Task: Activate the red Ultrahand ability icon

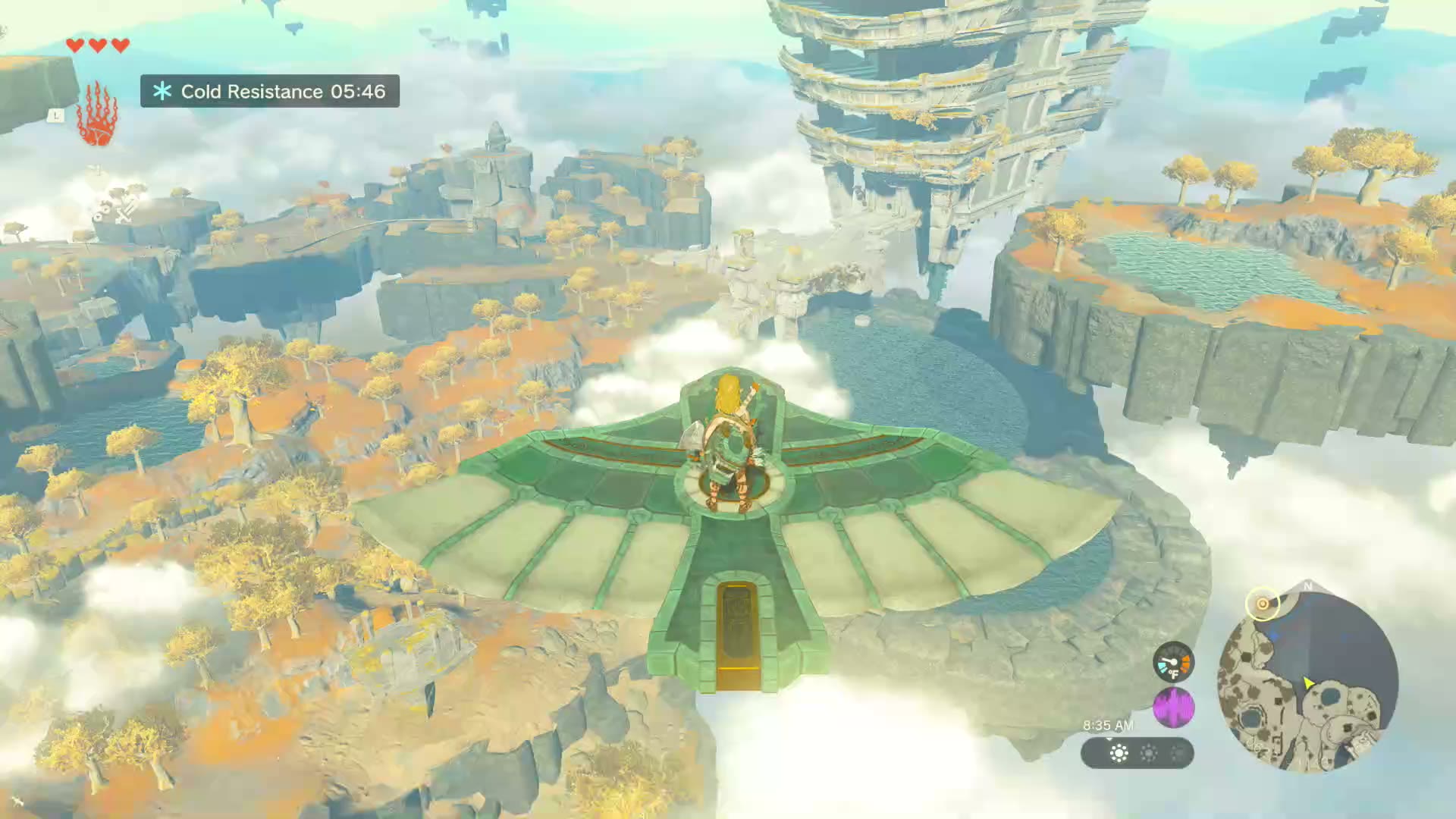Action: coord(97,115)
